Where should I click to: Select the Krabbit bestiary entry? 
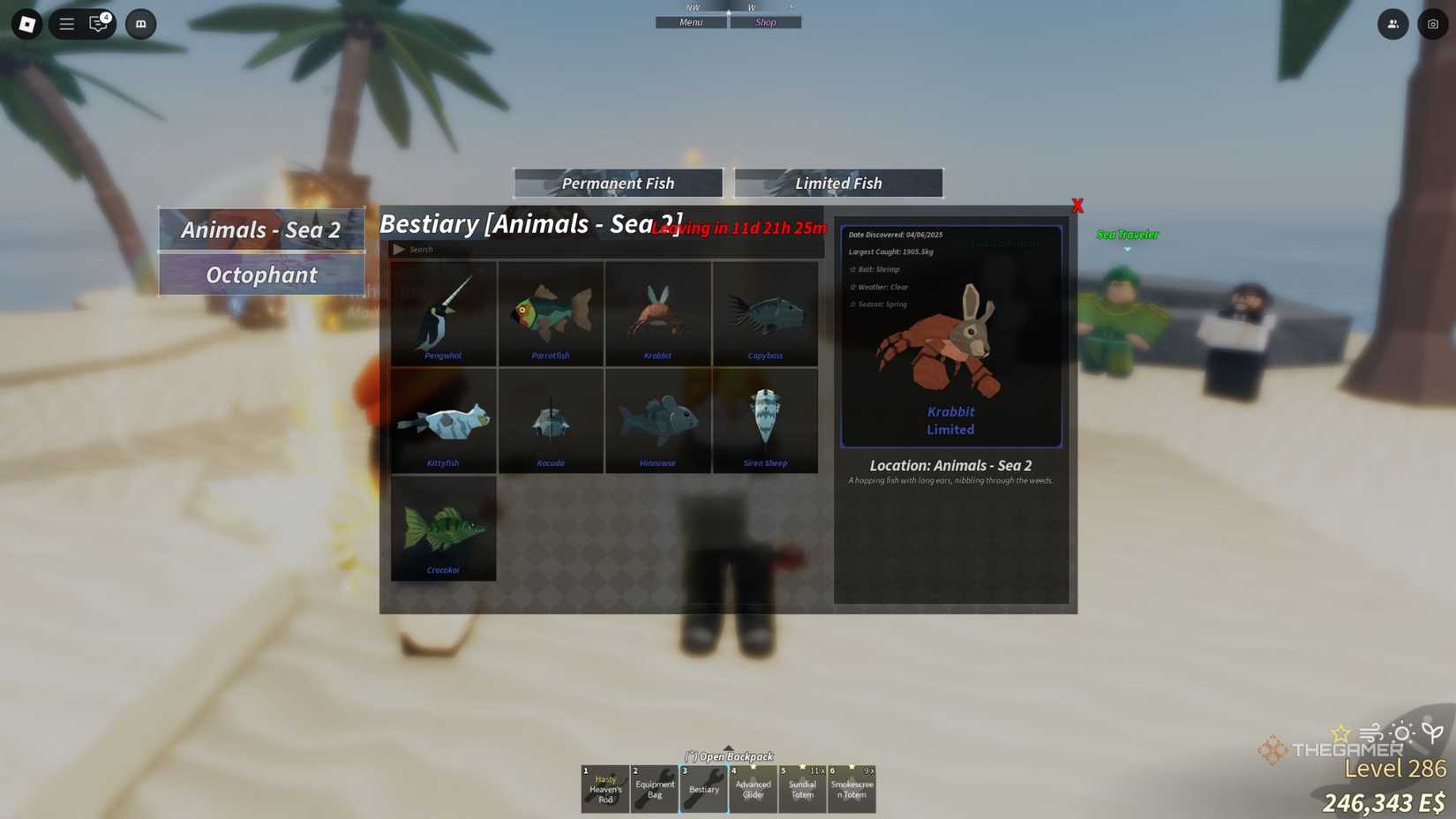pos(657,315)
